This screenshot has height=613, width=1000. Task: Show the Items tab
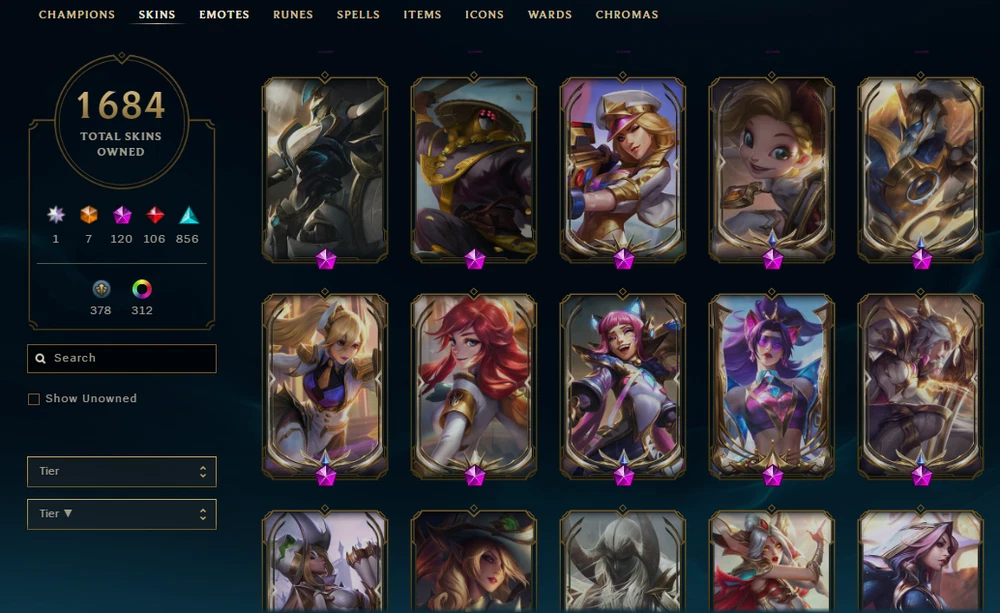(422, 15)
